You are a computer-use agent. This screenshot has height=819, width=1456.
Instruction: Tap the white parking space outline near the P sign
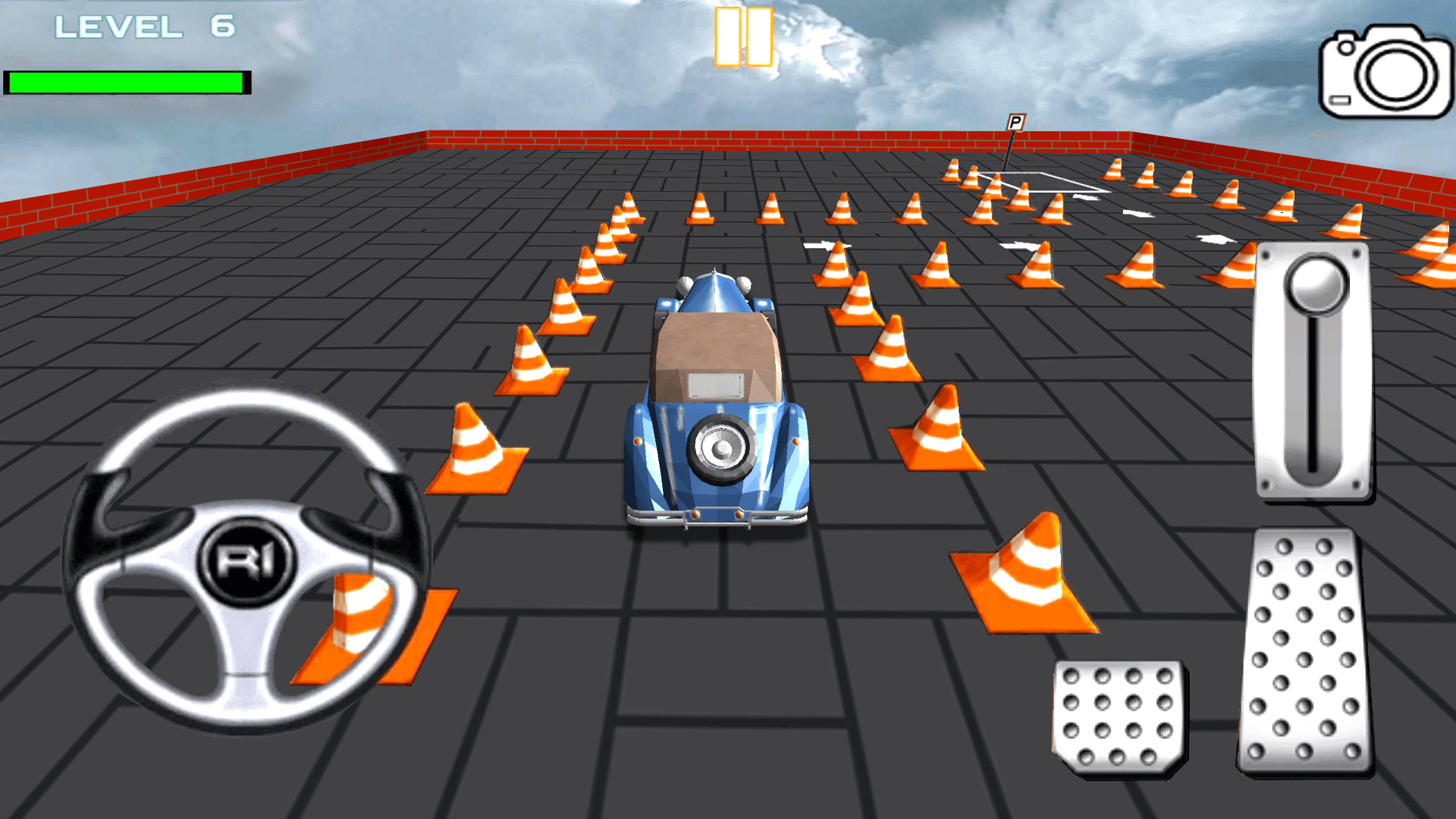(x=1039, y=182)
